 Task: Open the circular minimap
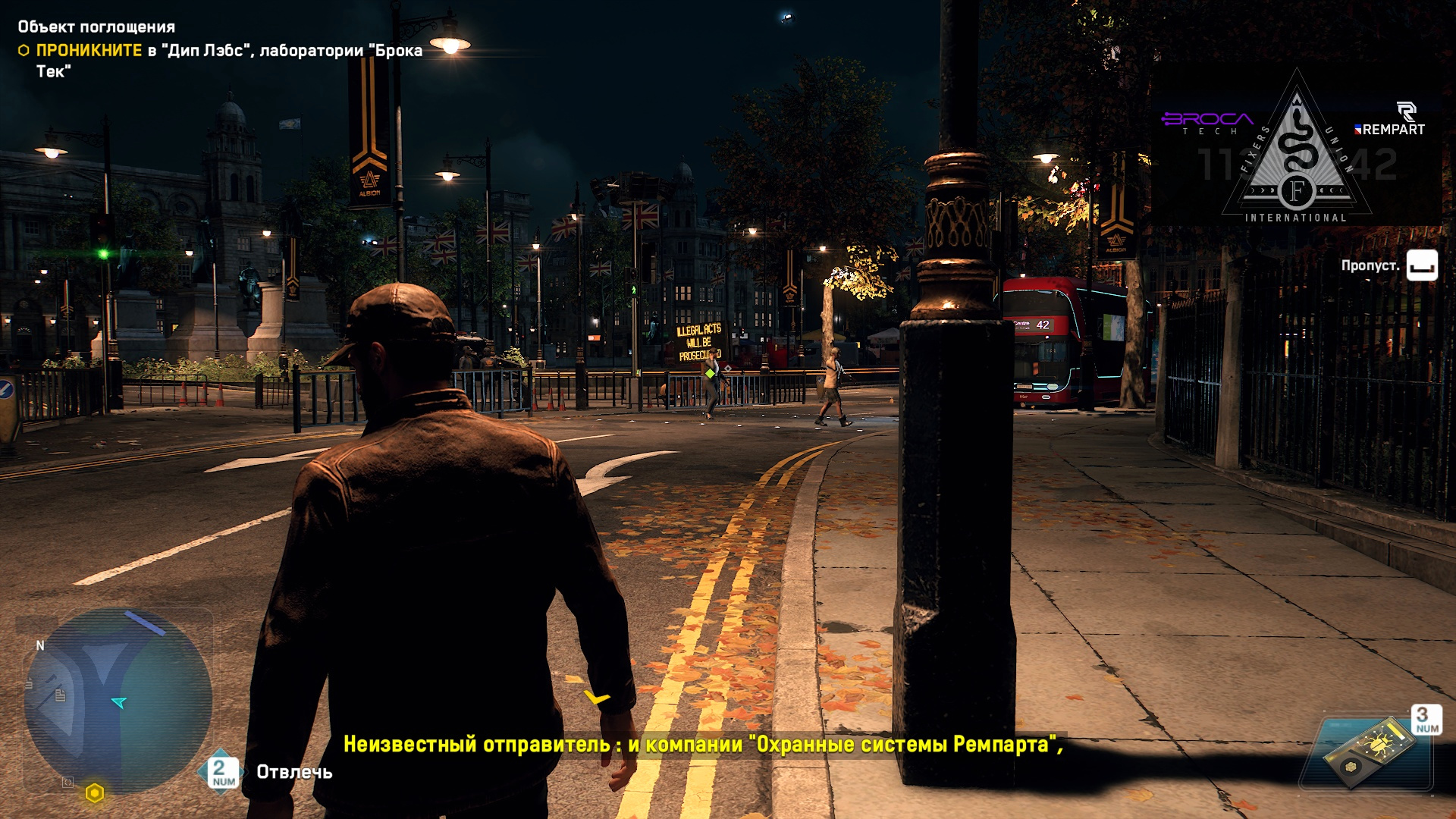click(x=118, y=701)
